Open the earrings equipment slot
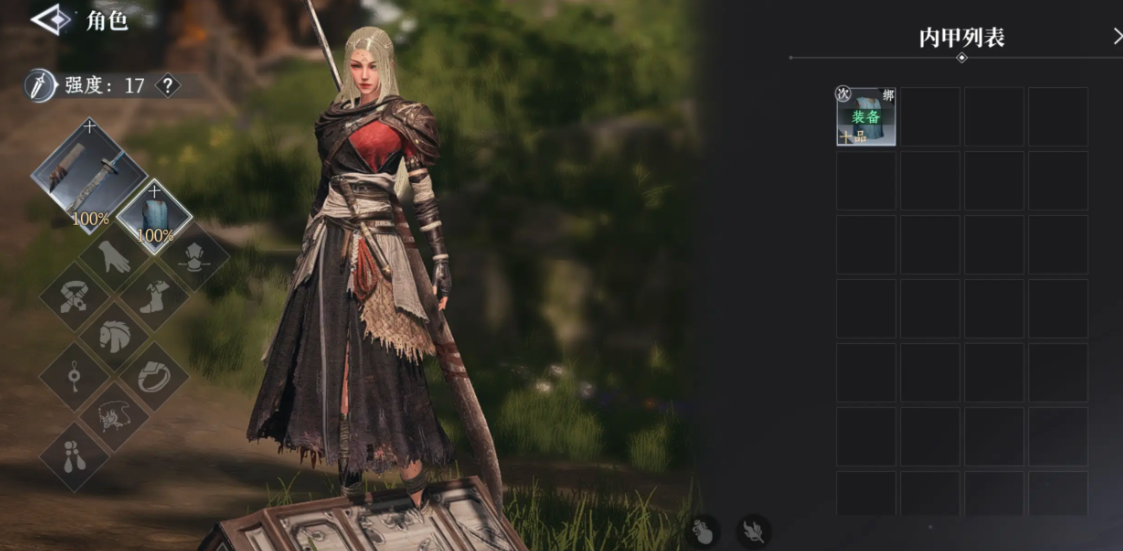1123x551 pixels. pyautogui.click(x=75, y=453)
